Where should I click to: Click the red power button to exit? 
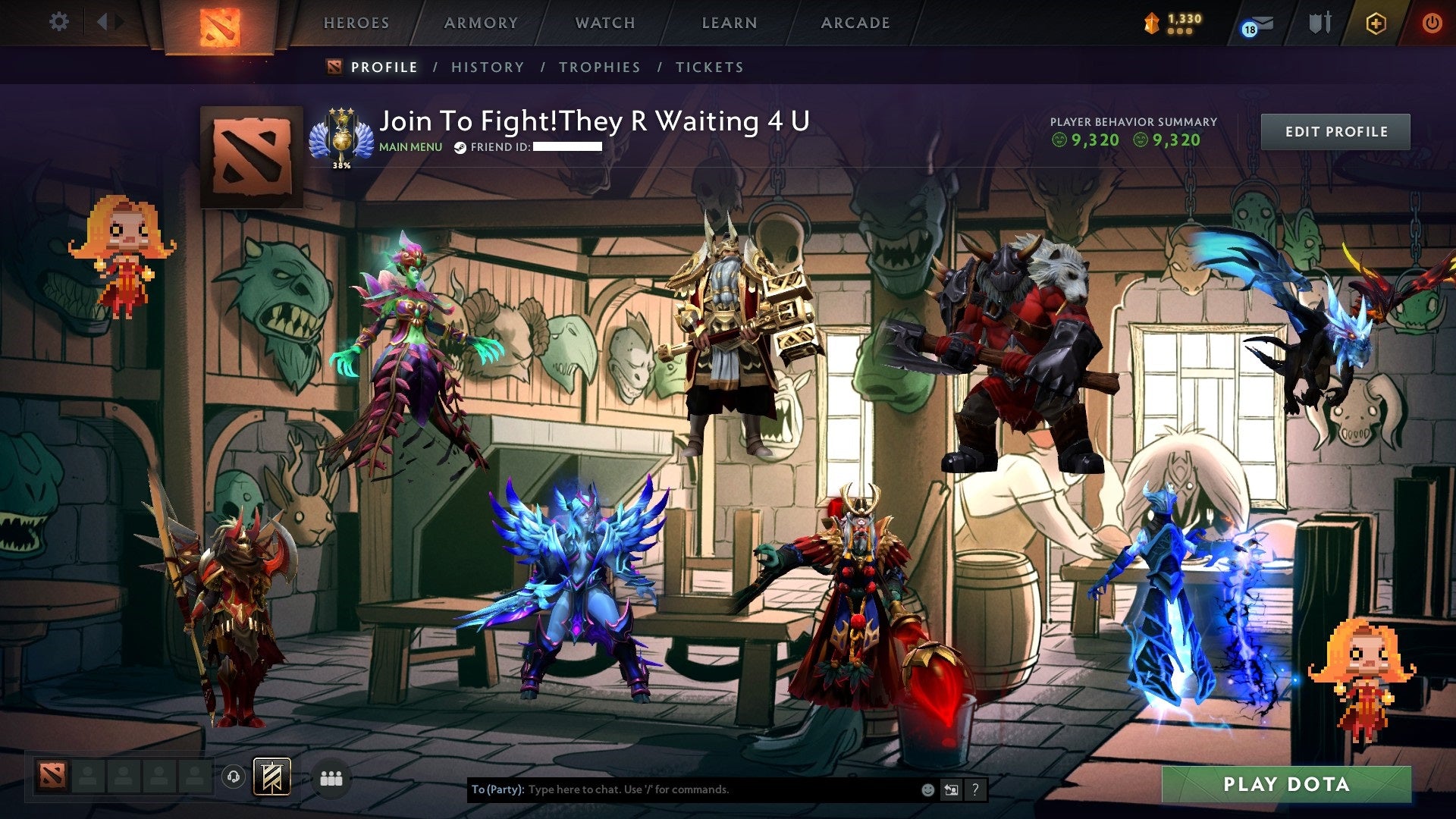(1433, 23)
